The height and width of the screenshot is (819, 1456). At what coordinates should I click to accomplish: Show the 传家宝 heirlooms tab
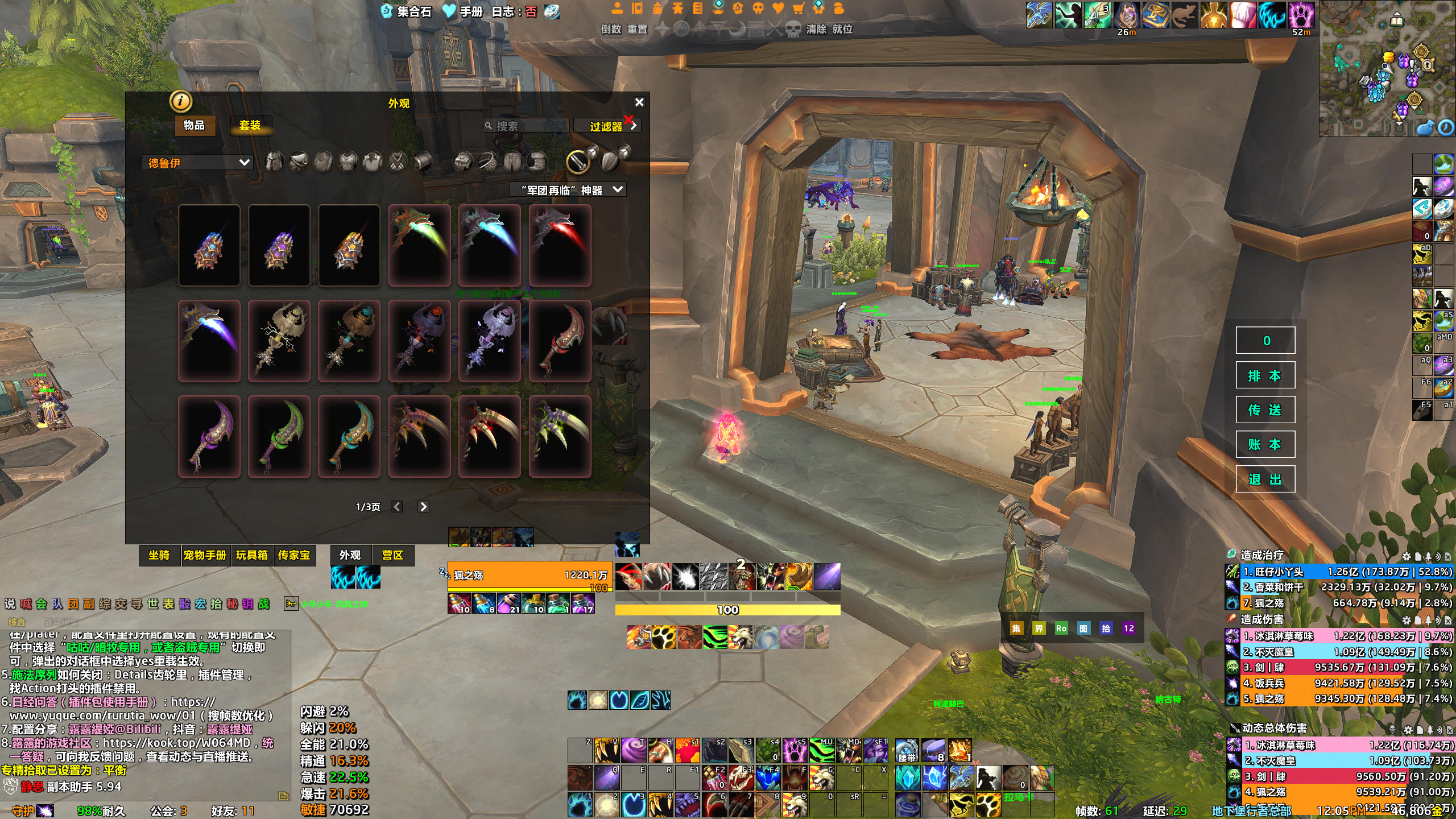point(294,555)
